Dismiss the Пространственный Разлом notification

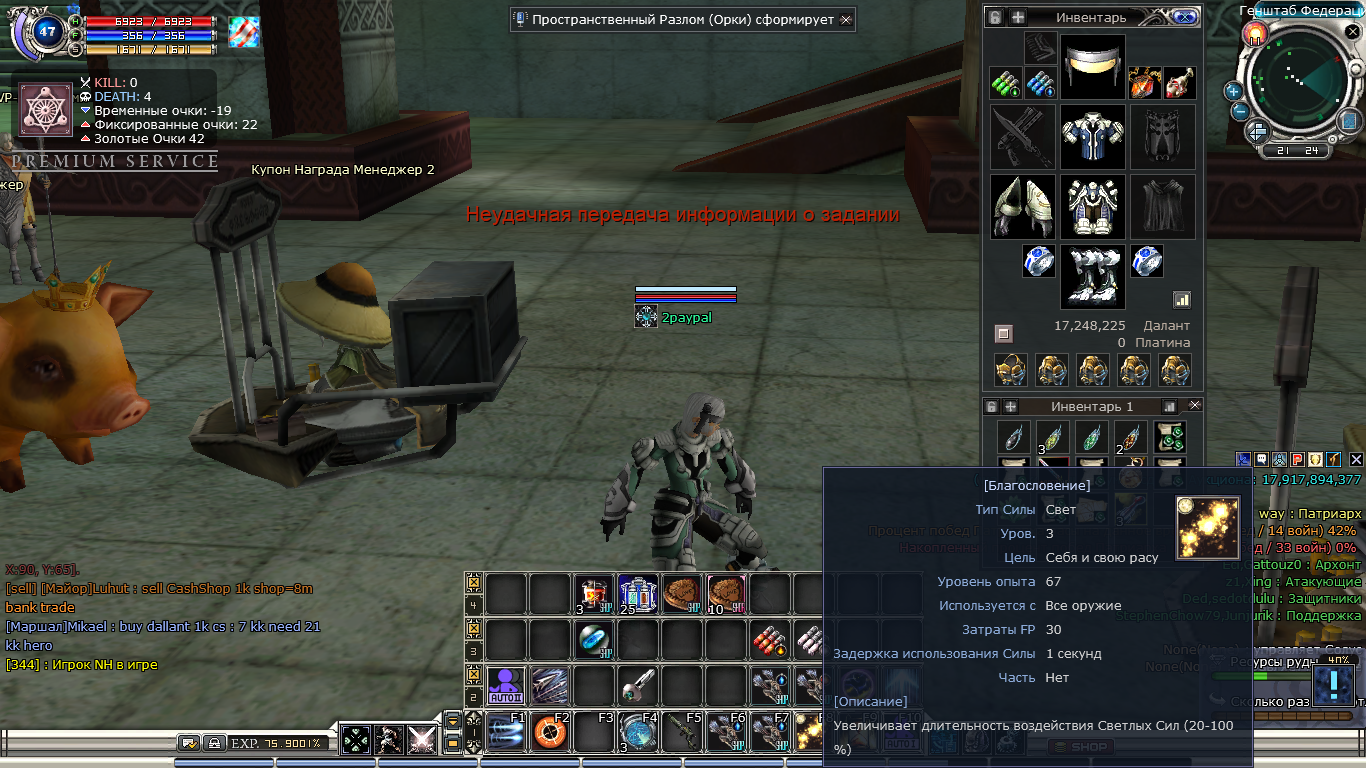click(x=846, y=19)
